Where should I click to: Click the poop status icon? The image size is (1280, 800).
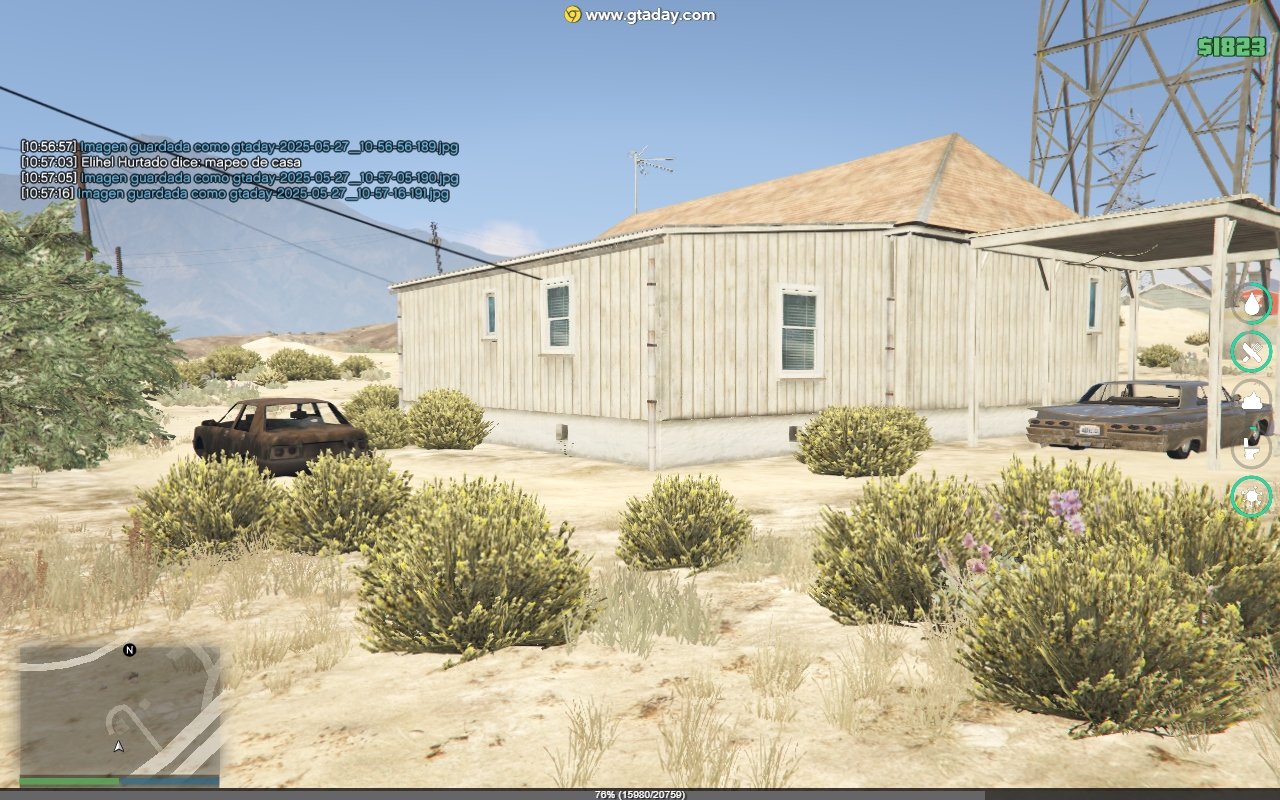pos(1251,399)
